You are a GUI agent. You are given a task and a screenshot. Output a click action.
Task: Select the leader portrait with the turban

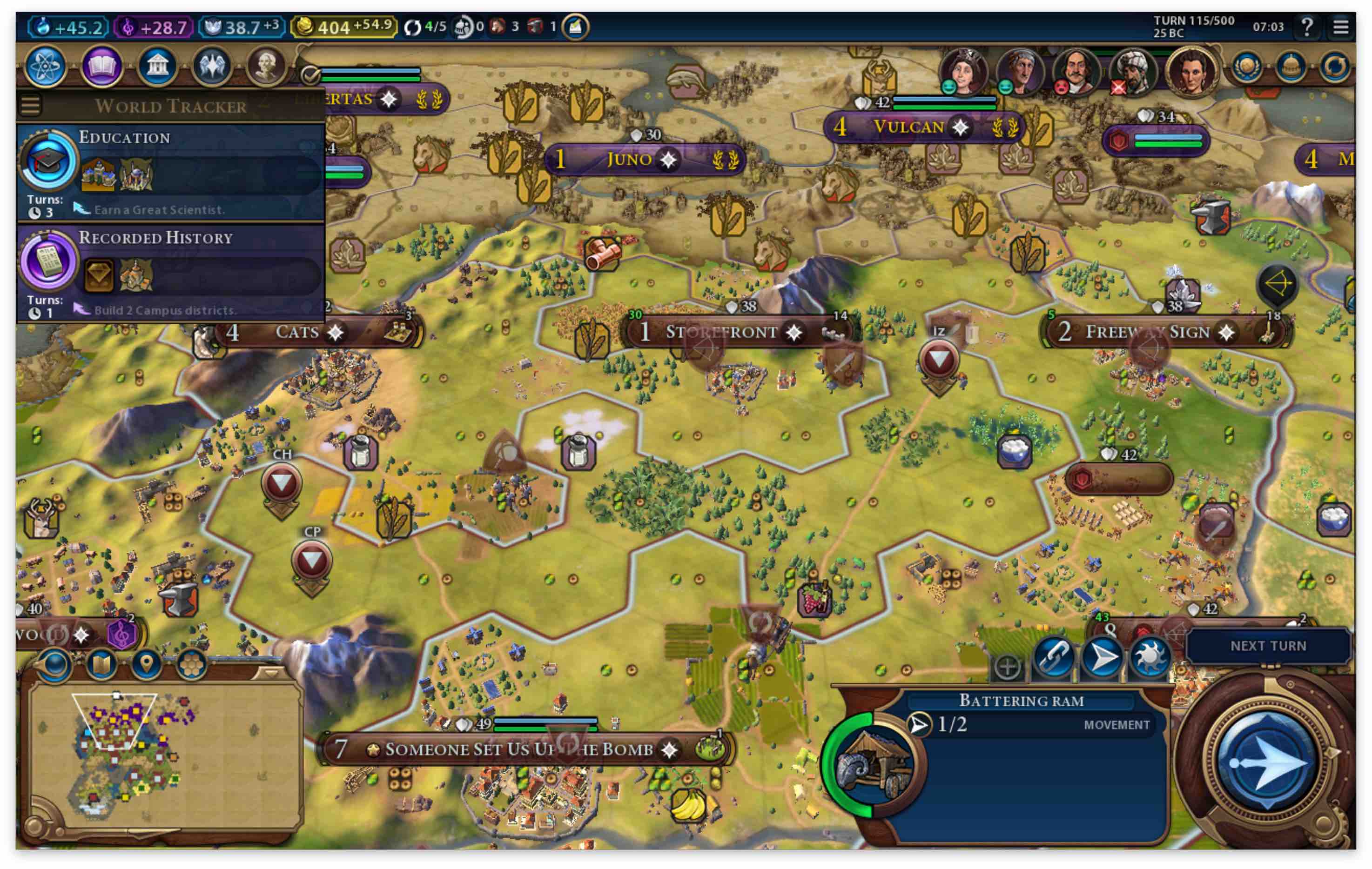[1133, 71]
